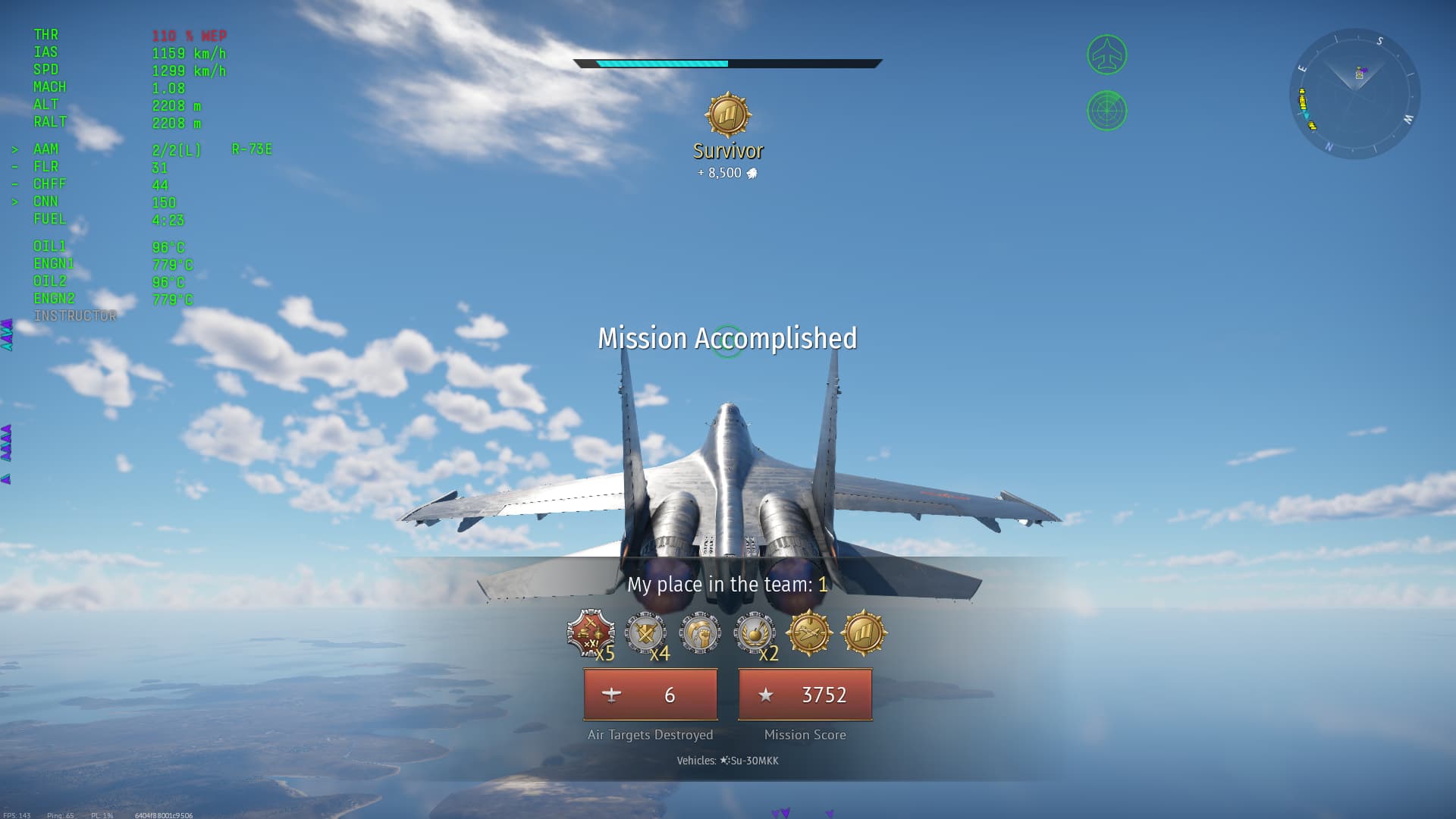Select the last gold medal in awards row
1456x819 pixels.
point(864,632)
